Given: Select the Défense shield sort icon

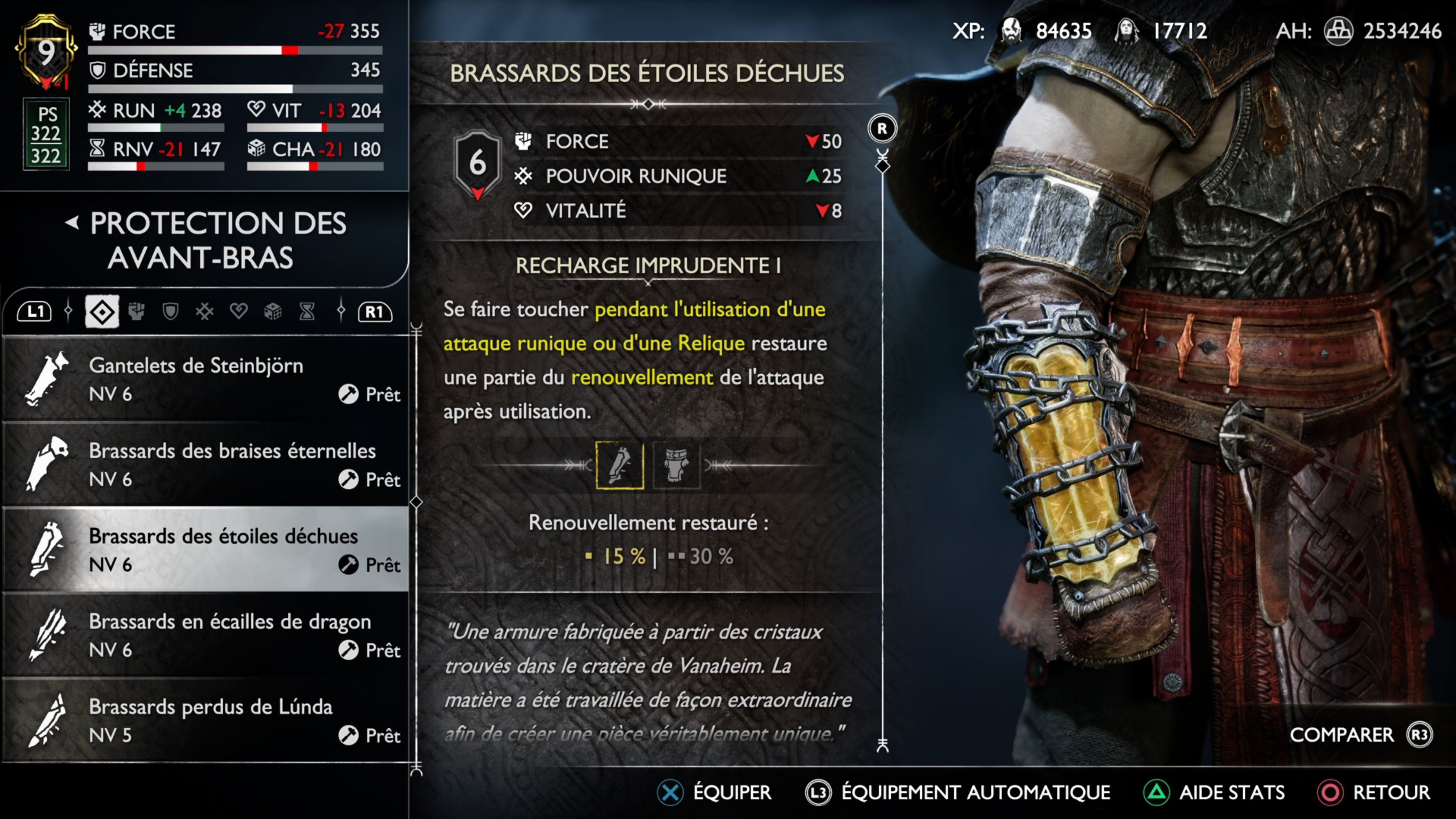Looking at the screenshot, I should tap(170, 311).
